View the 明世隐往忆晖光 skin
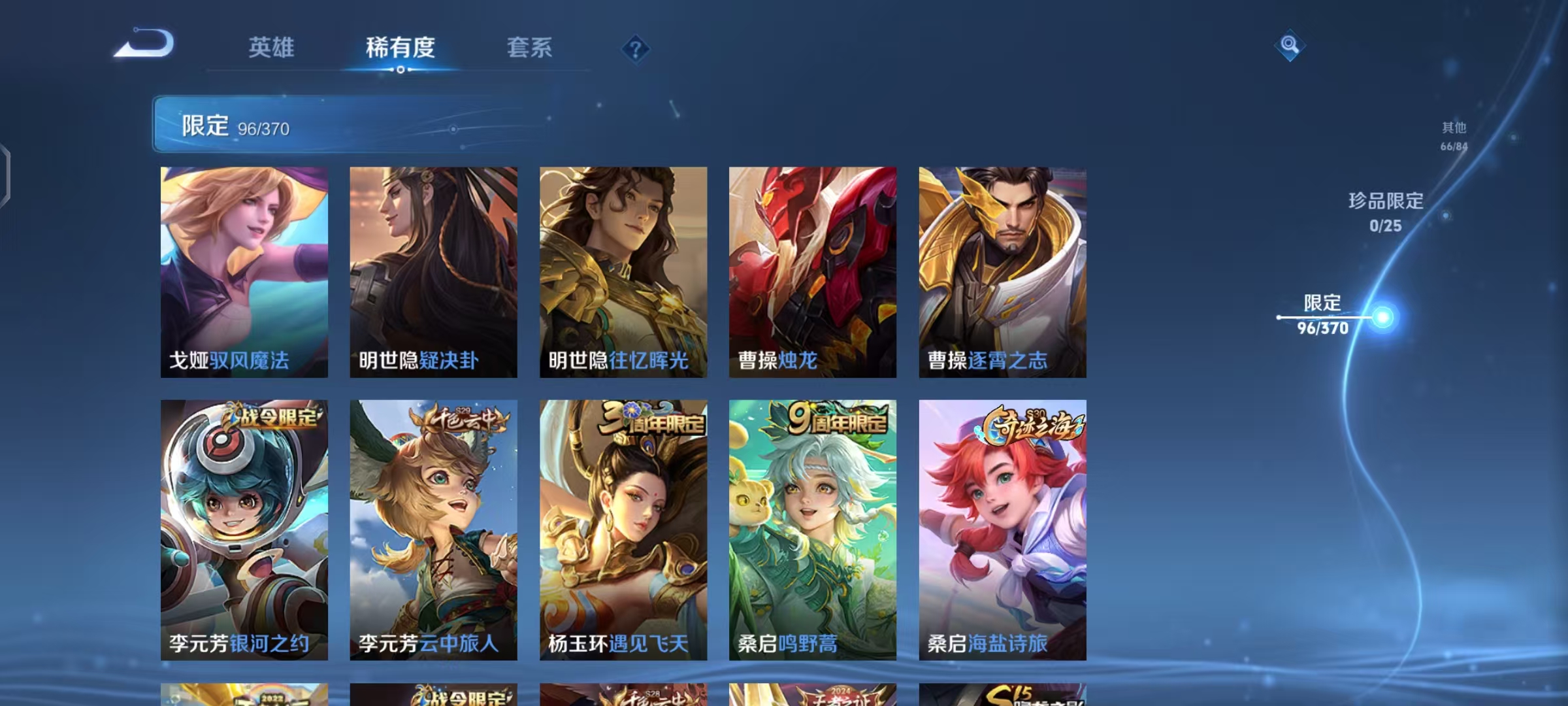1568x706 pixels. coord(623,271)
